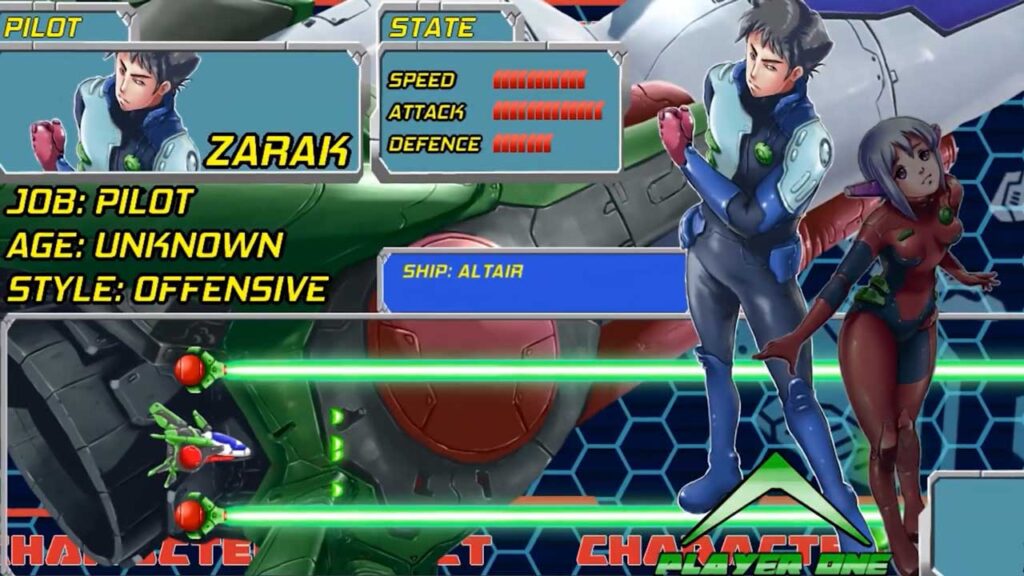
Task: Select the Zarak pilot portrait panel
Action: click(180, 110)
